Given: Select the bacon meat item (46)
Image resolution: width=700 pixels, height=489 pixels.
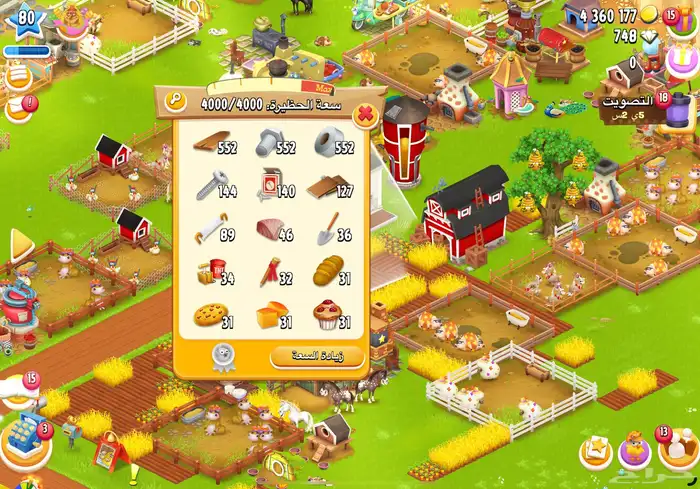Looking at the screenshot, I should click(269, 231).
